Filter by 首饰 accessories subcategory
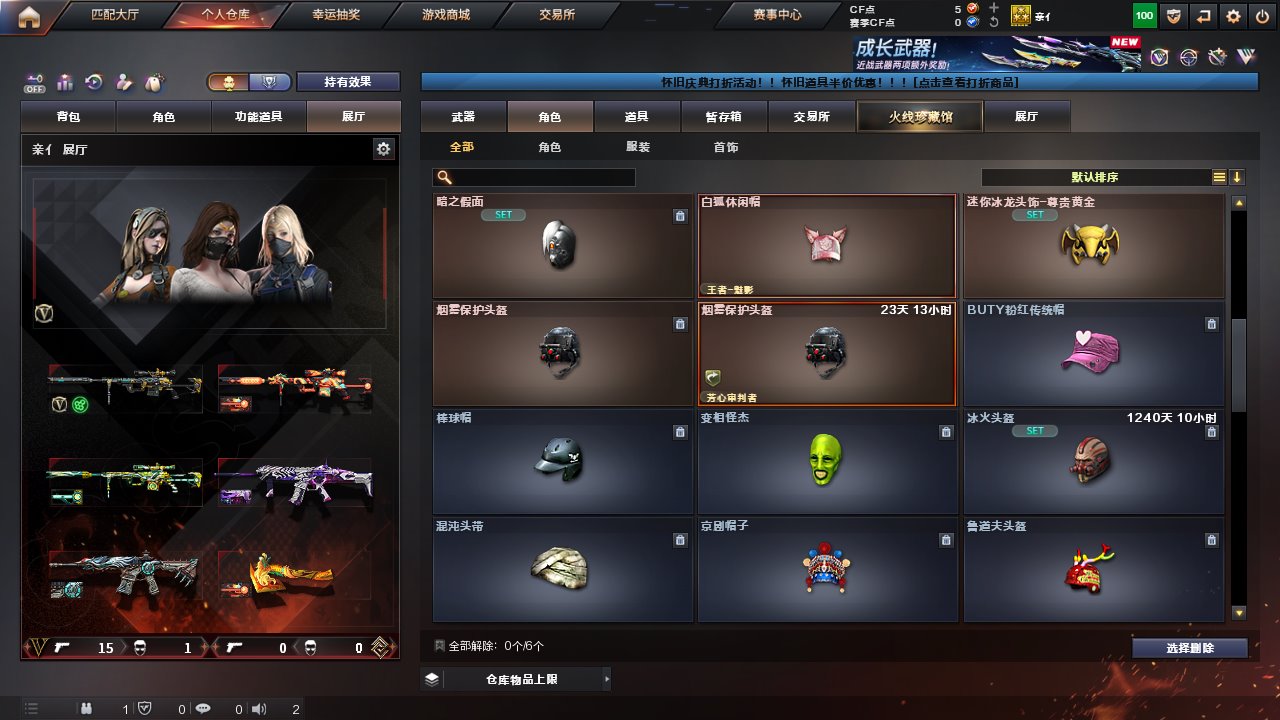This screenshot has width=1280, height=720. tap(726, 147)
